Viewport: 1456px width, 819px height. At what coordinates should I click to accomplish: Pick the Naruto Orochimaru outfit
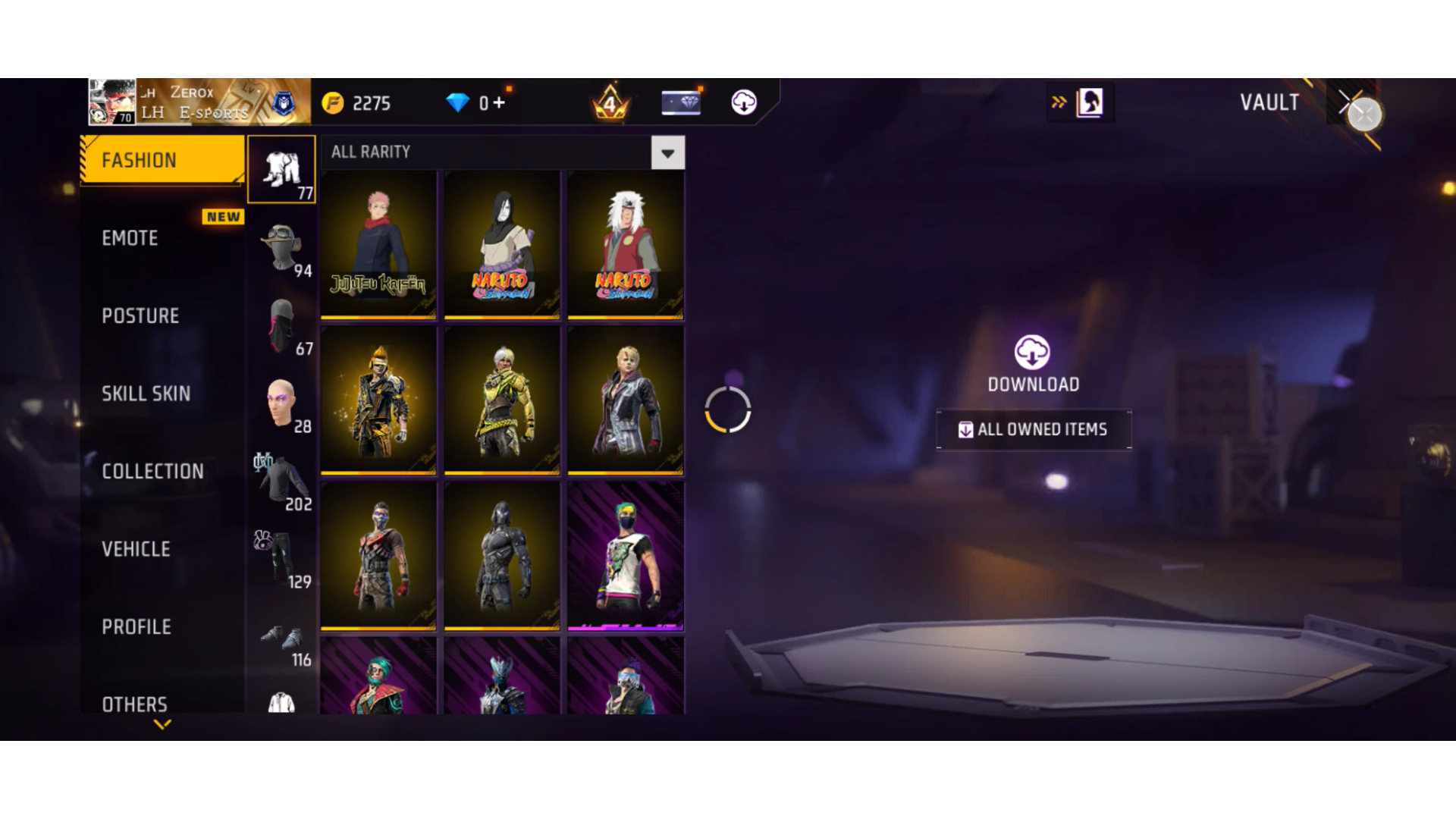tap(502, 244)
